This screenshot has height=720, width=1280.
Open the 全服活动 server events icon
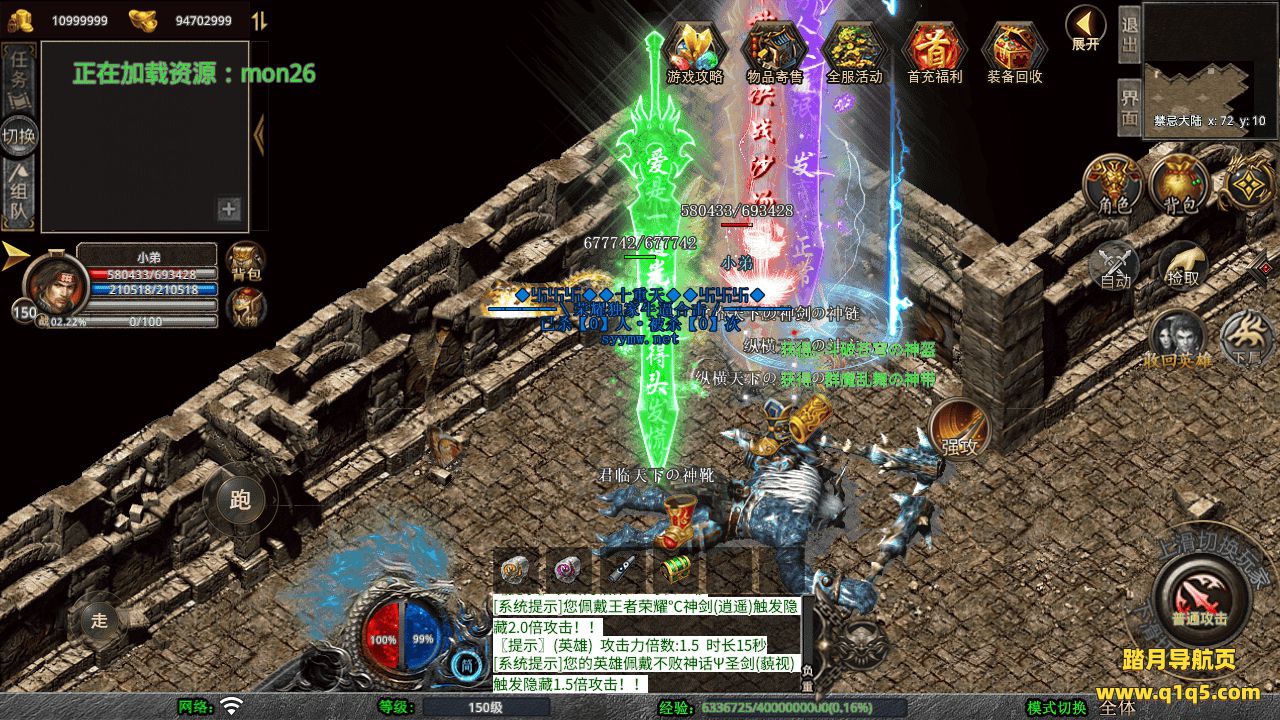854,50
